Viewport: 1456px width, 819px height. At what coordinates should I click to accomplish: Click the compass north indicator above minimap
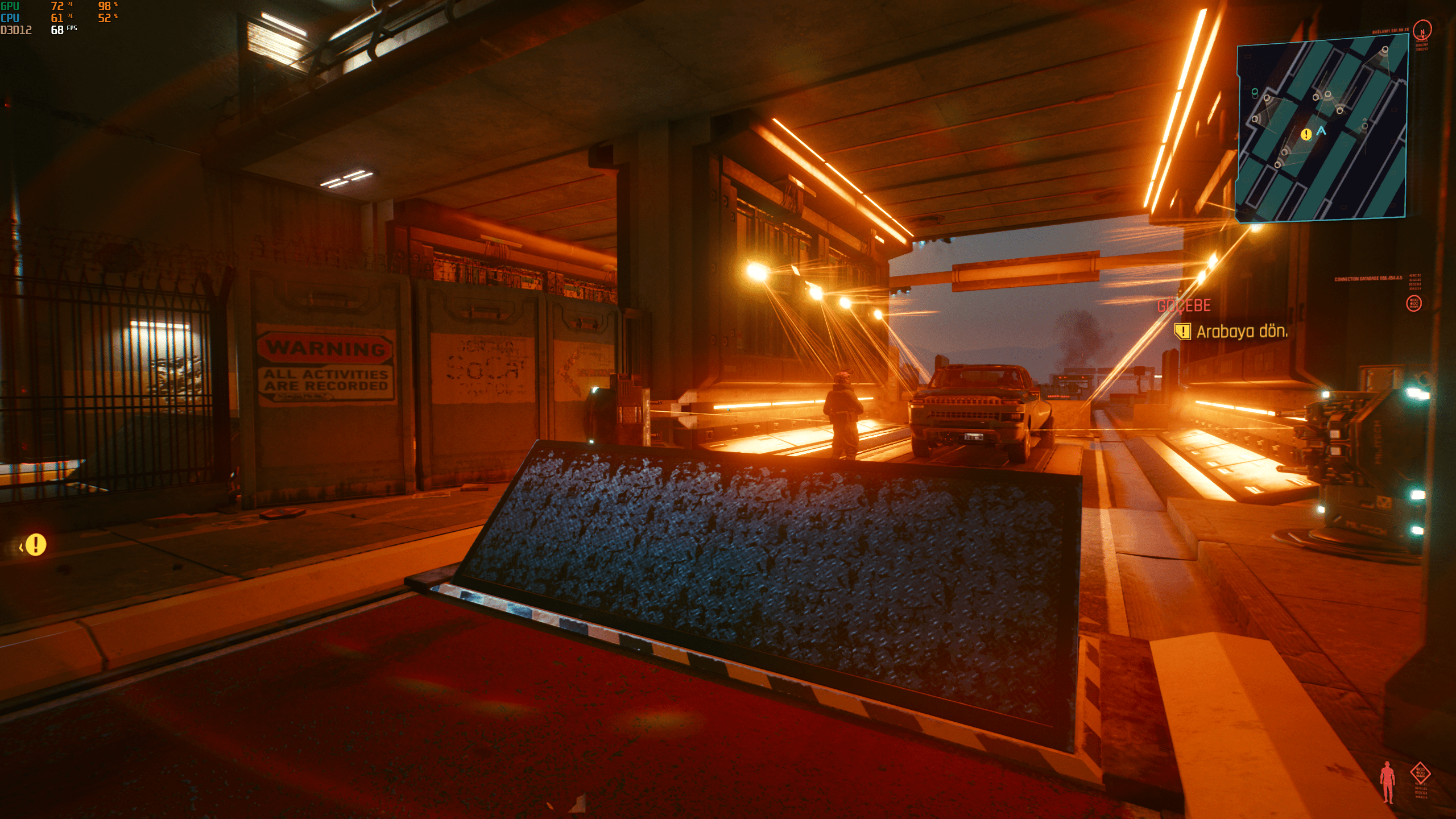1422,31
